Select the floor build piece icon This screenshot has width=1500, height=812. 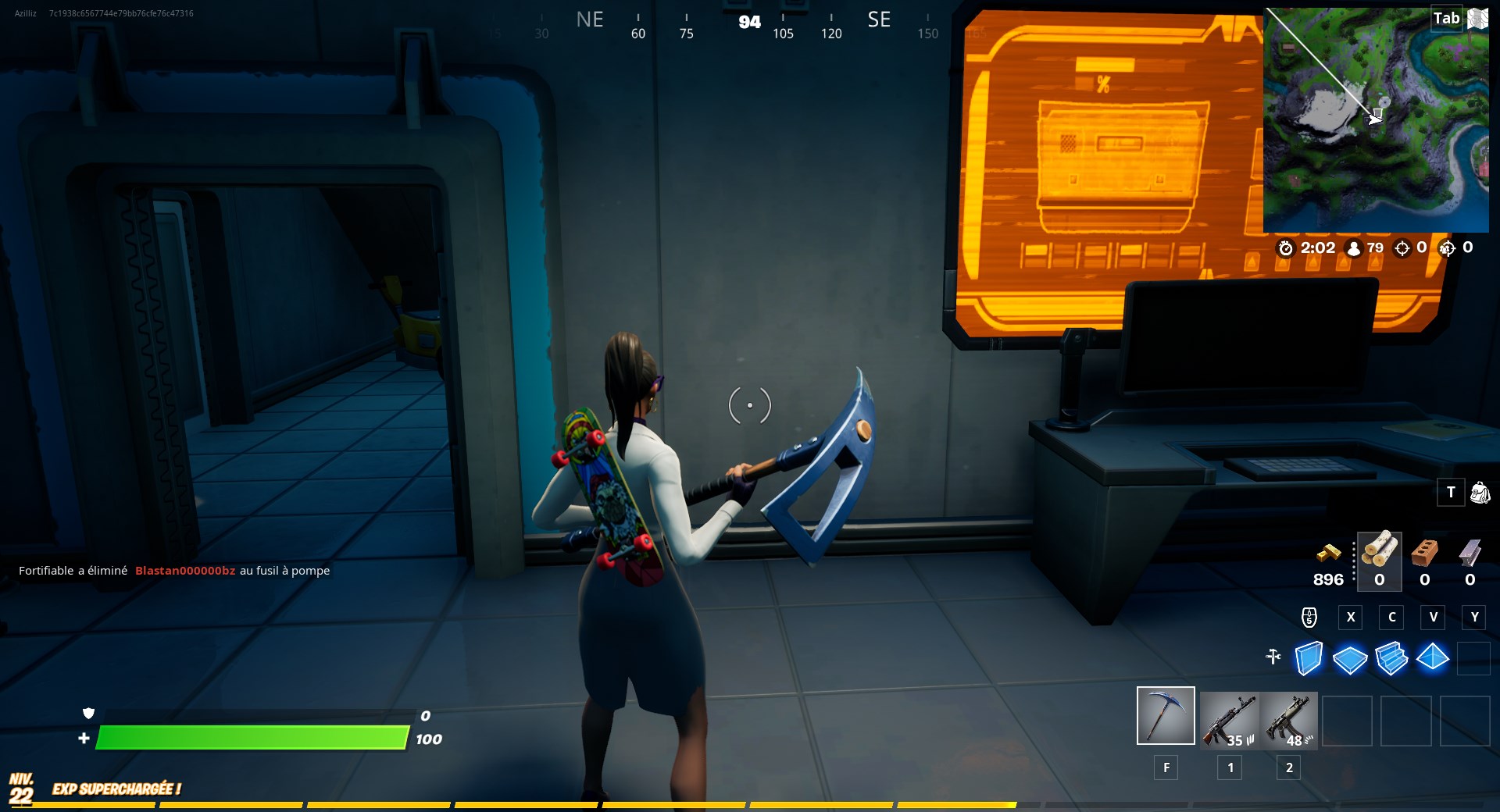click(x=1350, y=660)
